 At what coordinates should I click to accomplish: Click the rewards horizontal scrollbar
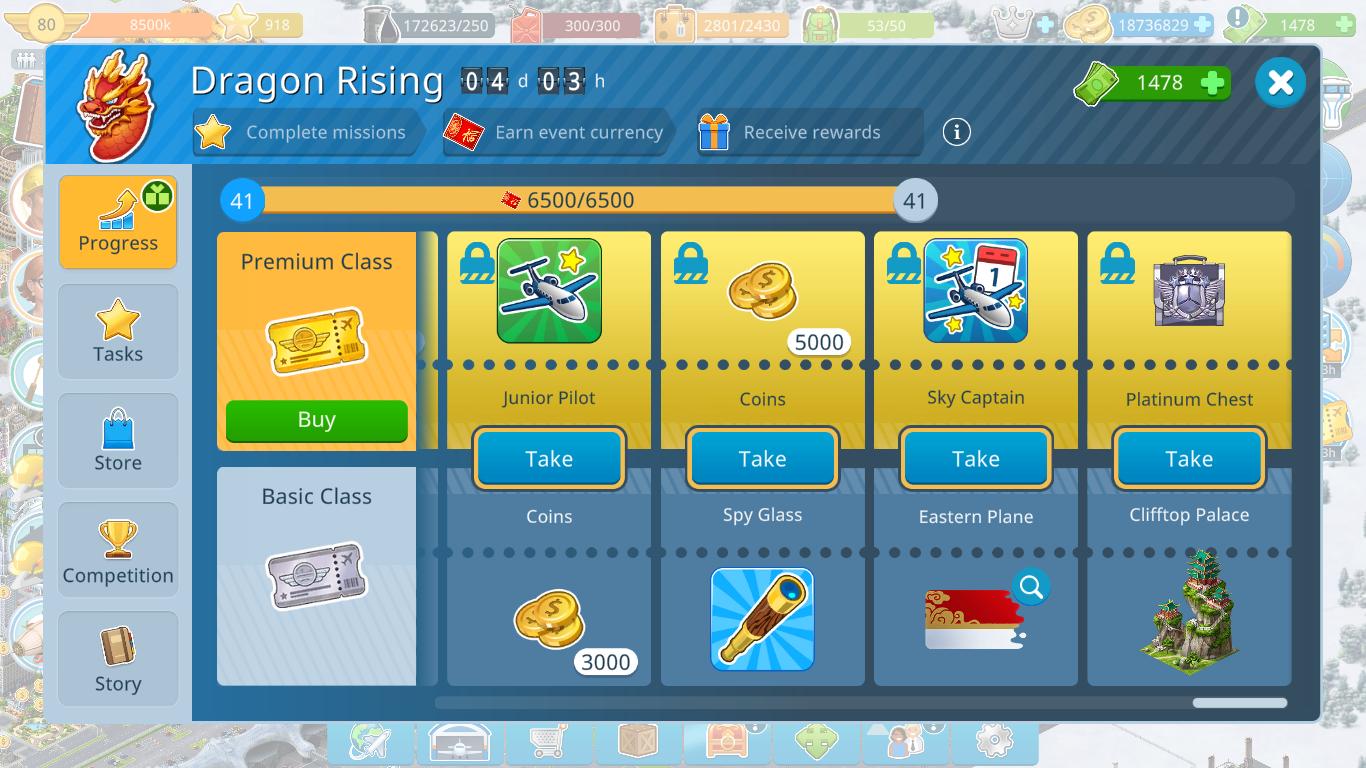[1239, 703]
